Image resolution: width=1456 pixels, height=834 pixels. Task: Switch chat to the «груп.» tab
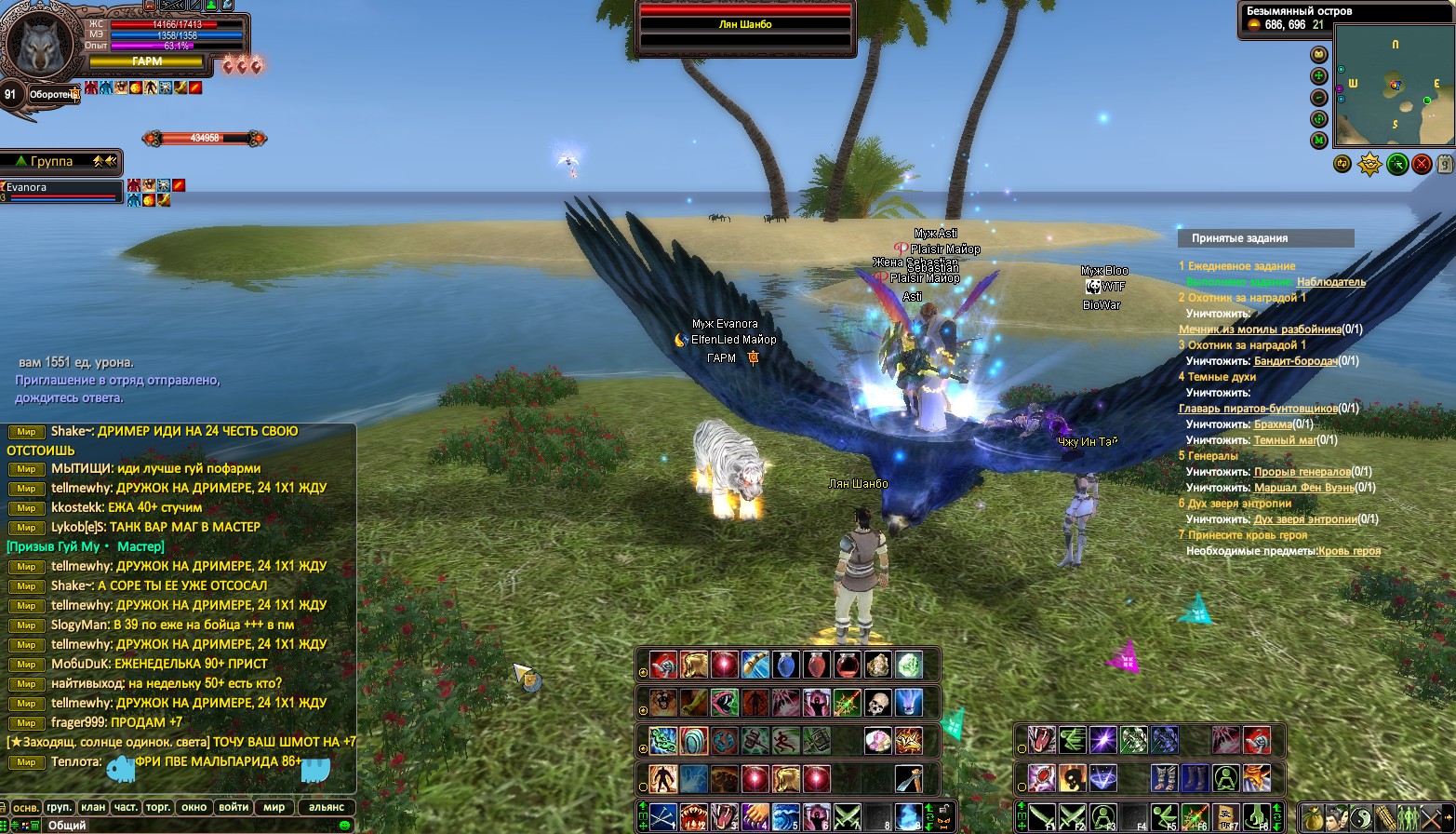(x=60, y=807)
